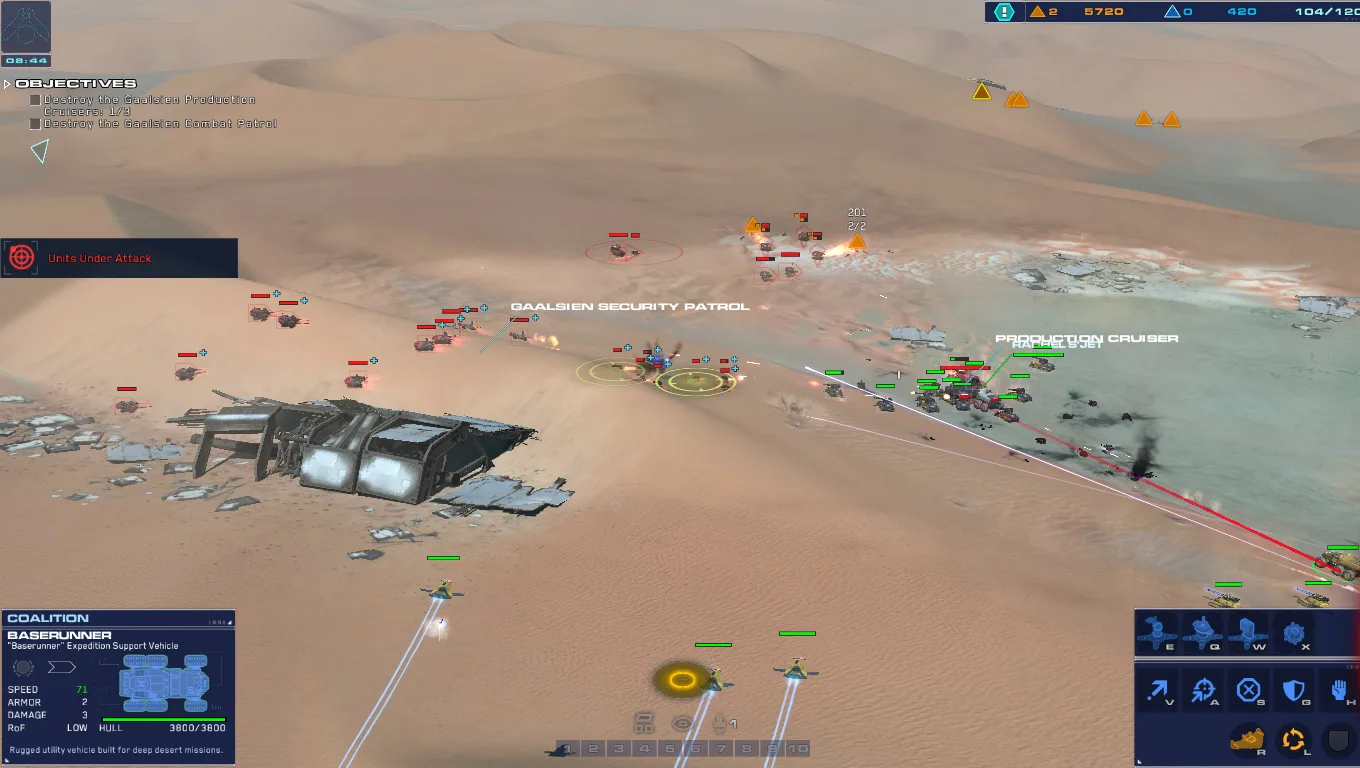
Task: Select the Move order arrow icon labeled V
Action: 1160,690
